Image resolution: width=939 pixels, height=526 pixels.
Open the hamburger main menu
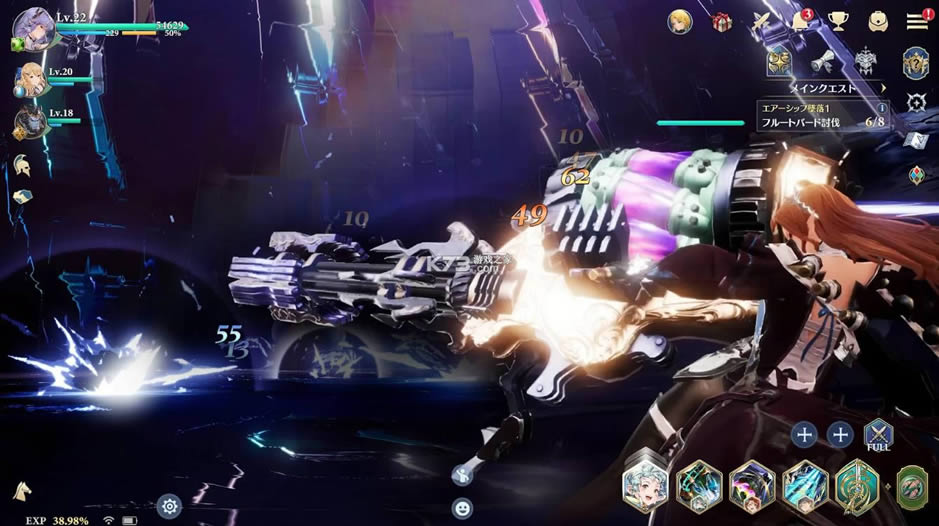[x=916, y=21]
